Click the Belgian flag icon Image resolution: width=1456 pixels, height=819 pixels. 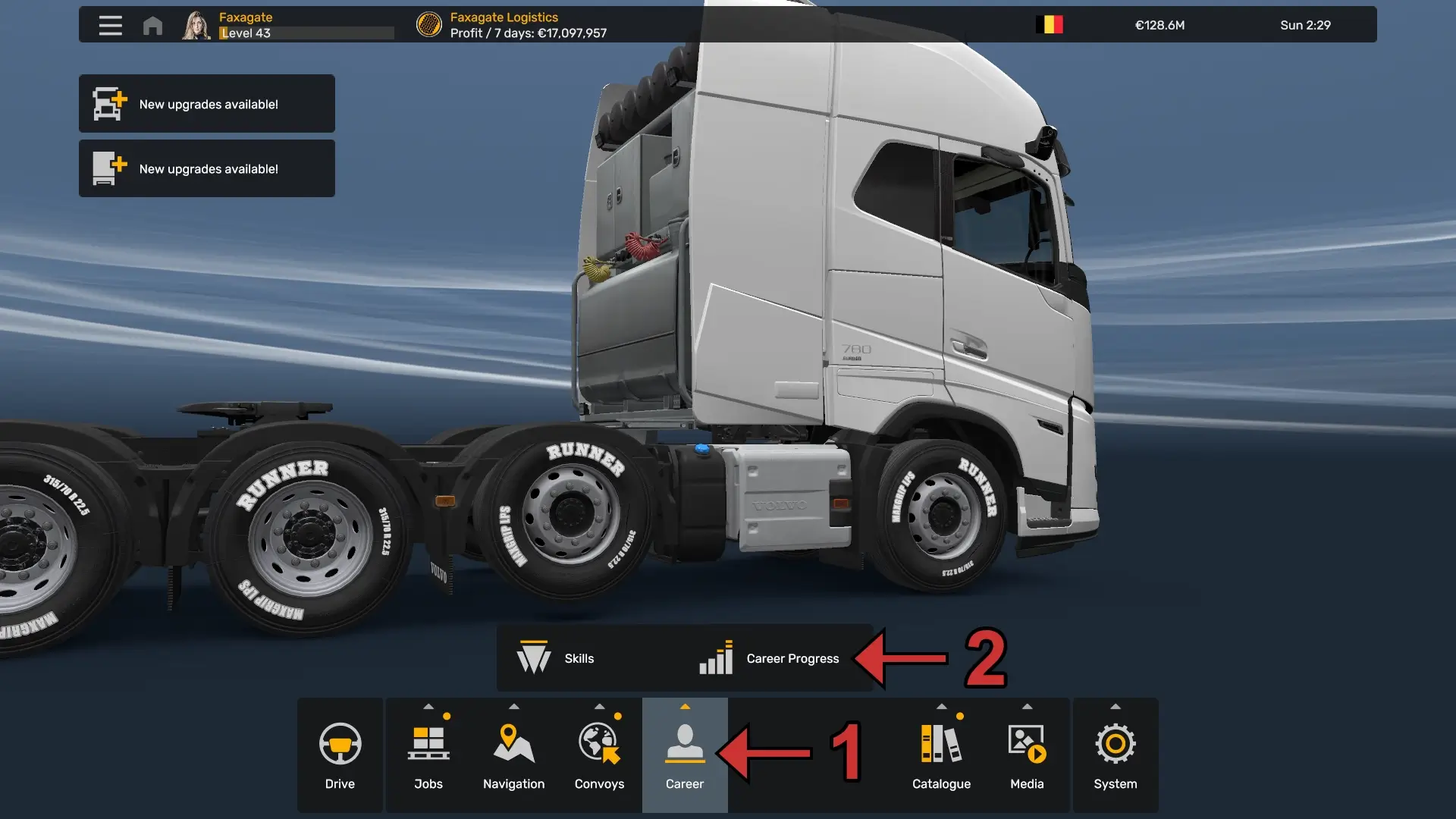click(1050, 25)
